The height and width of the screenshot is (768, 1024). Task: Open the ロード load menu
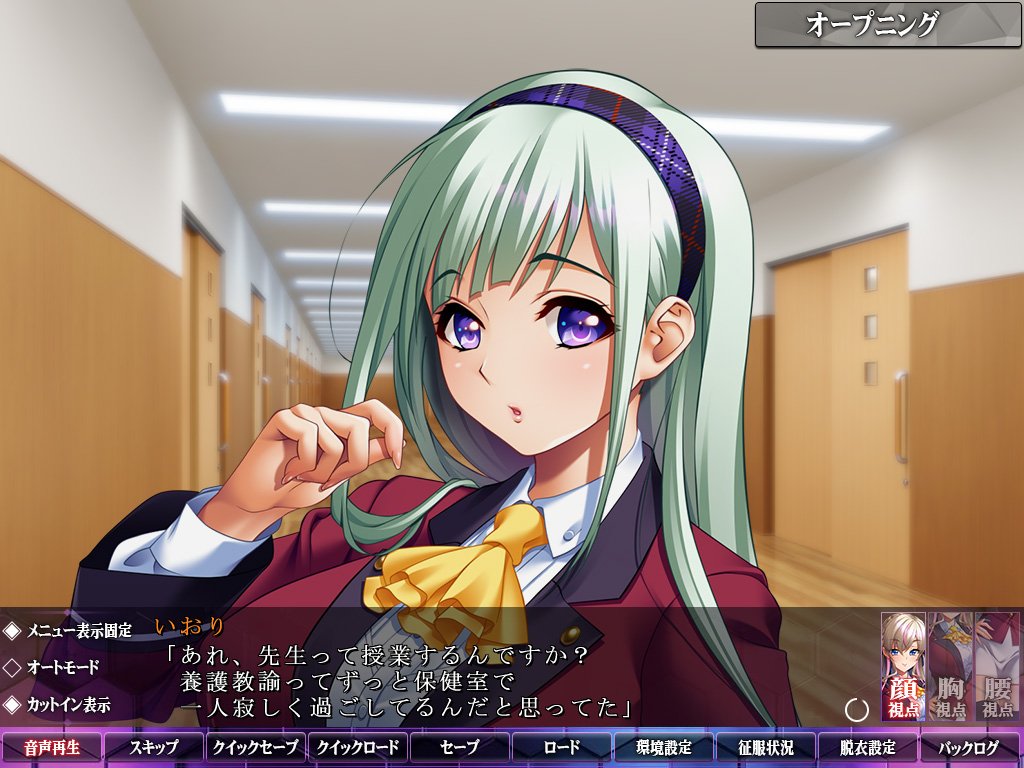[x=562, y=747]
